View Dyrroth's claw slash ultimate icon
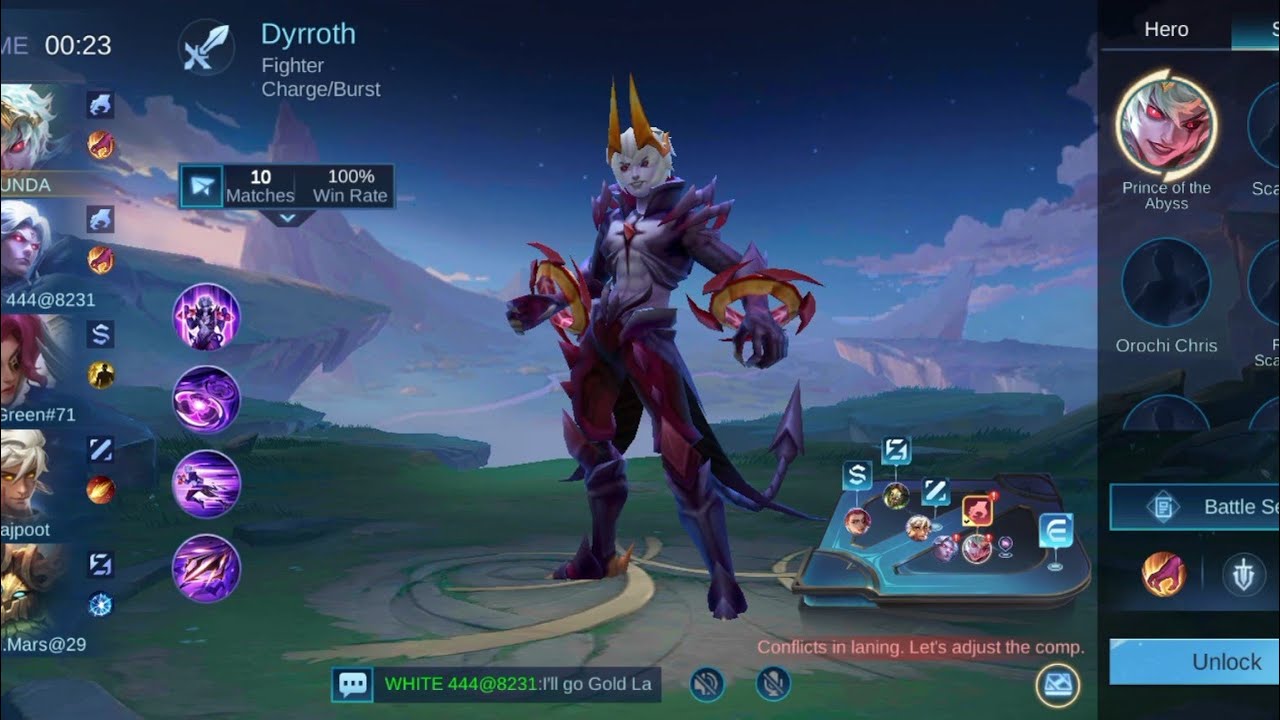 (207, 568)
